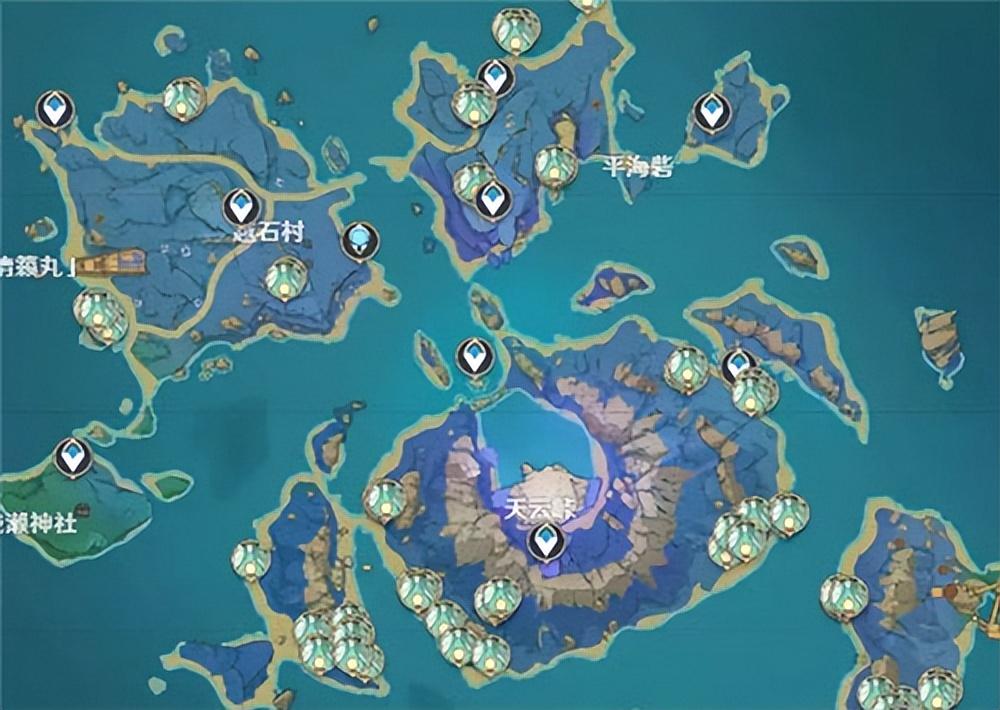Click the collectible marker just left of 平海砦
The width and height of the screenshot is (1000, 710).
point(554,164)
